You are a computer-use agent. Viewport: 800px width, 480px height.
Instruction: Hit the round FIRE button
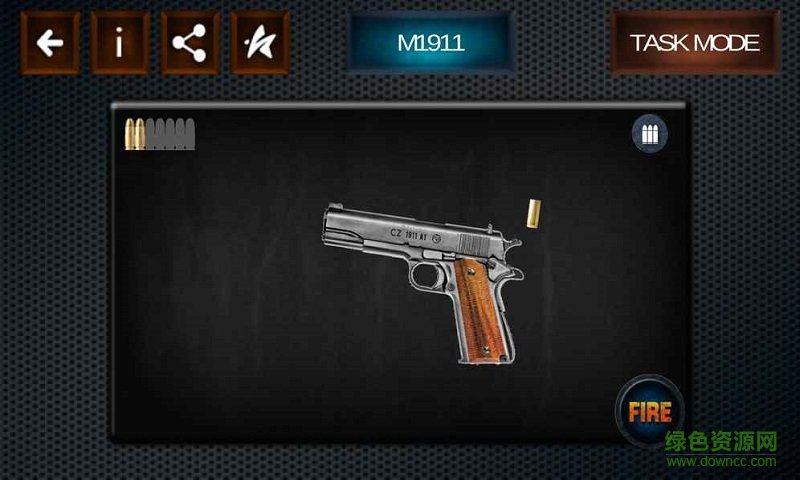pyautogui.click(x=649, y=410)
